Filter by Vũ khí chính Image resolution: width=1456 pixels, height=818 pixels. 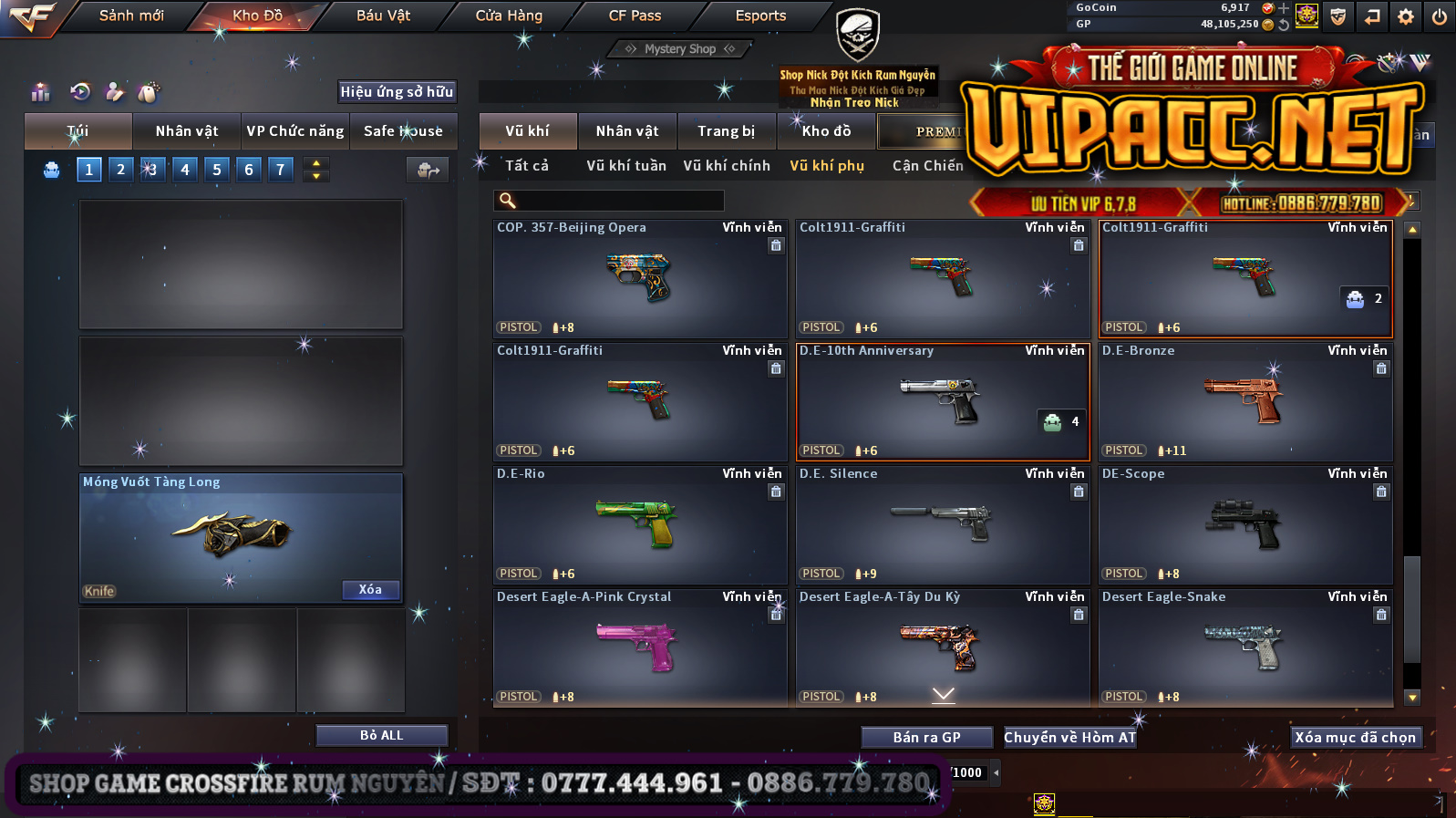click(x=727, y=166)
